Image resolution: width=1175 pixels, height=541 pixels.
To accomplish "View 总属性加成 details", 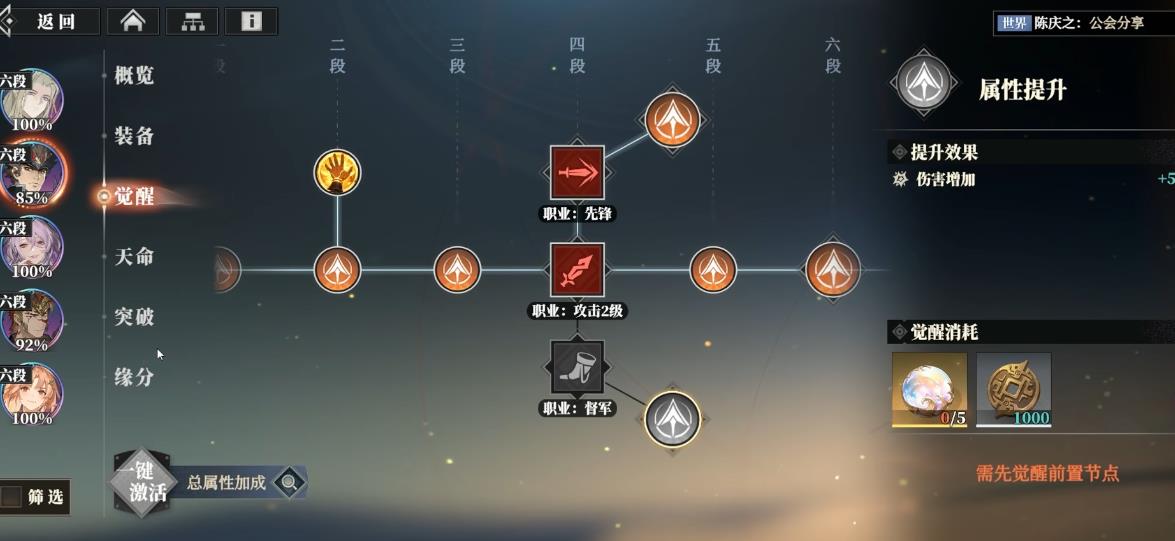I will pos(240,482).
